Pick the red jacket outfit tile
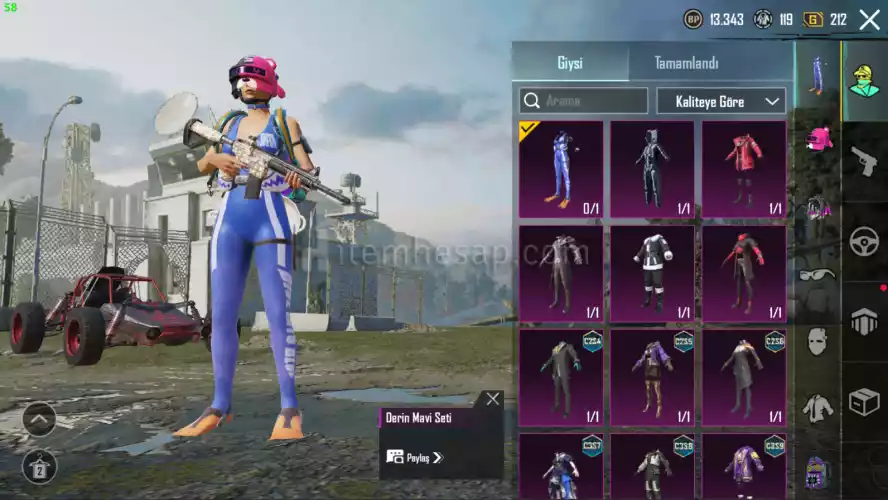This screenshot has width=888, height=500. 743,169
